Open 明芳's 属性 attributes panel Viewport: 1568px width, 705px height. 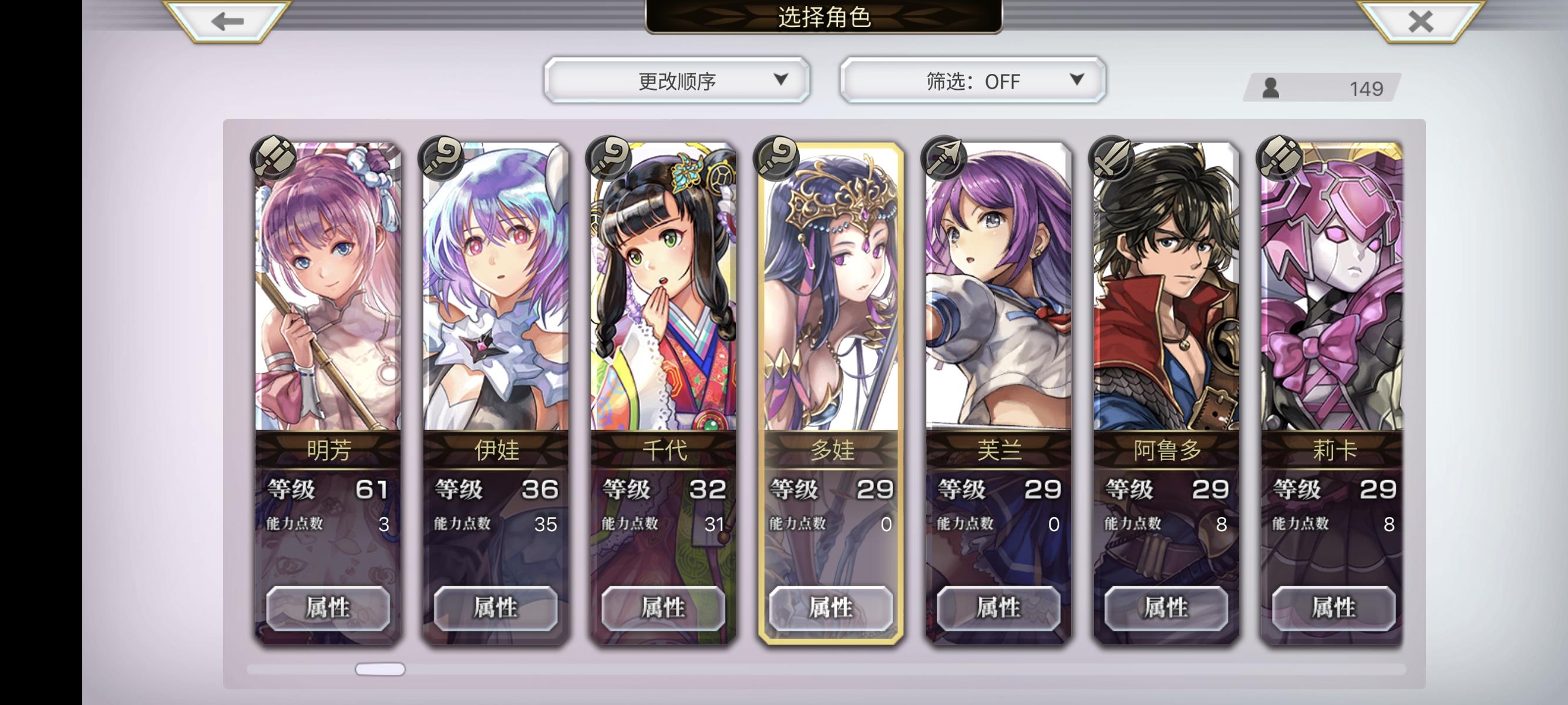328,607
